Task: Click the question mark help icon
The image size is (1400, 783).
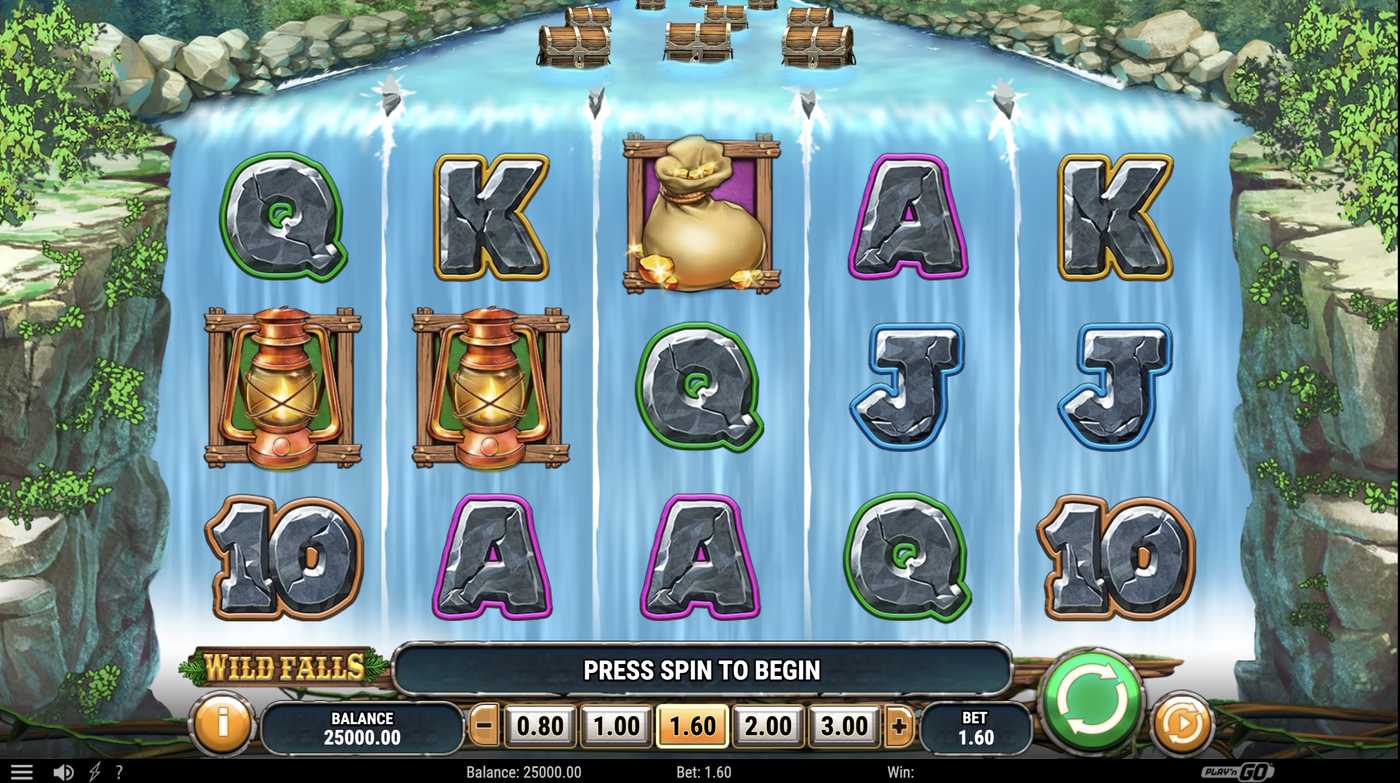Action: pyautogui.click(x=119, y=771)
